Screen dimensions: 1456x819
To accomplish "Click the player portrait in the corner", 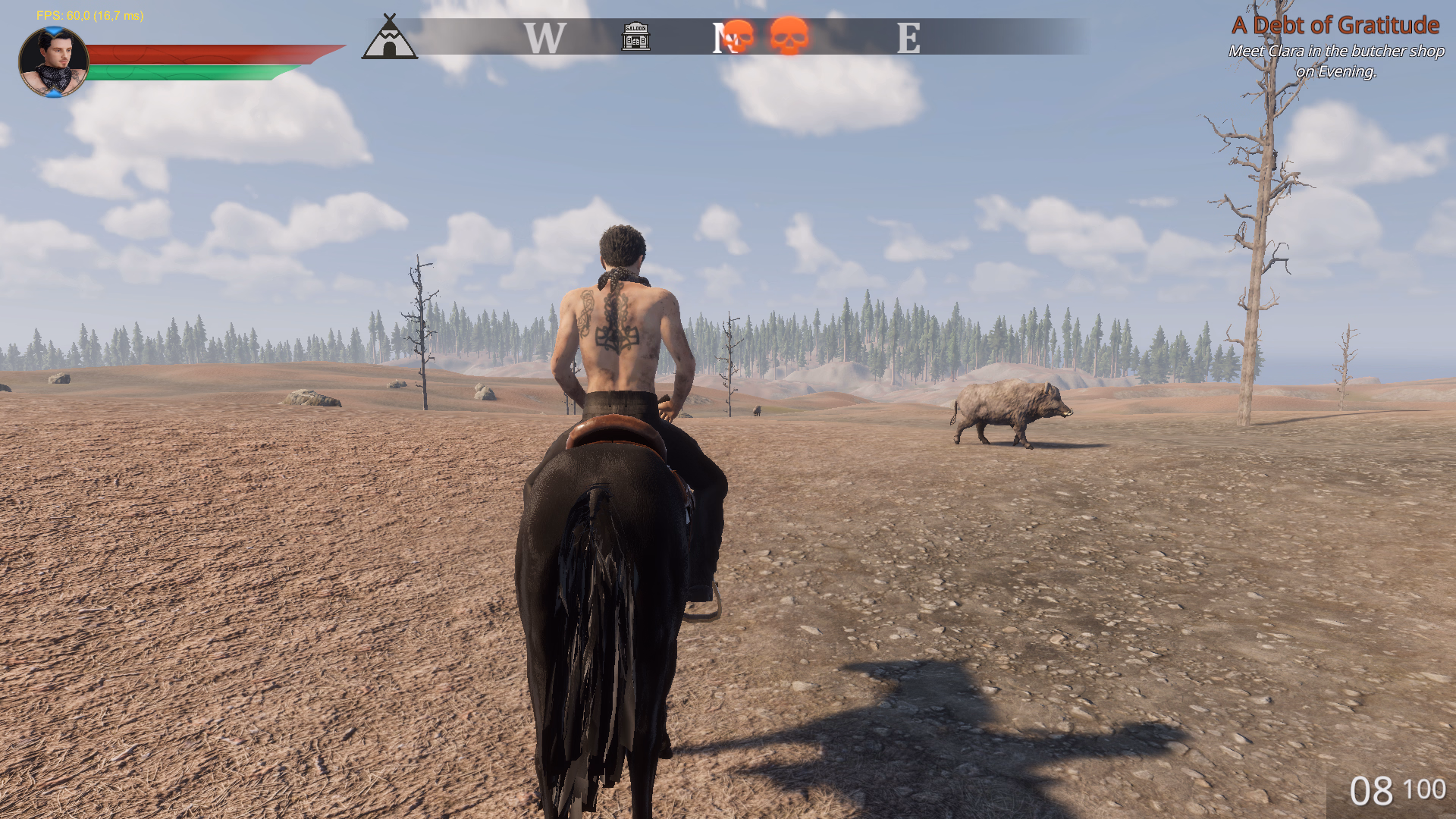I will 53,62.
